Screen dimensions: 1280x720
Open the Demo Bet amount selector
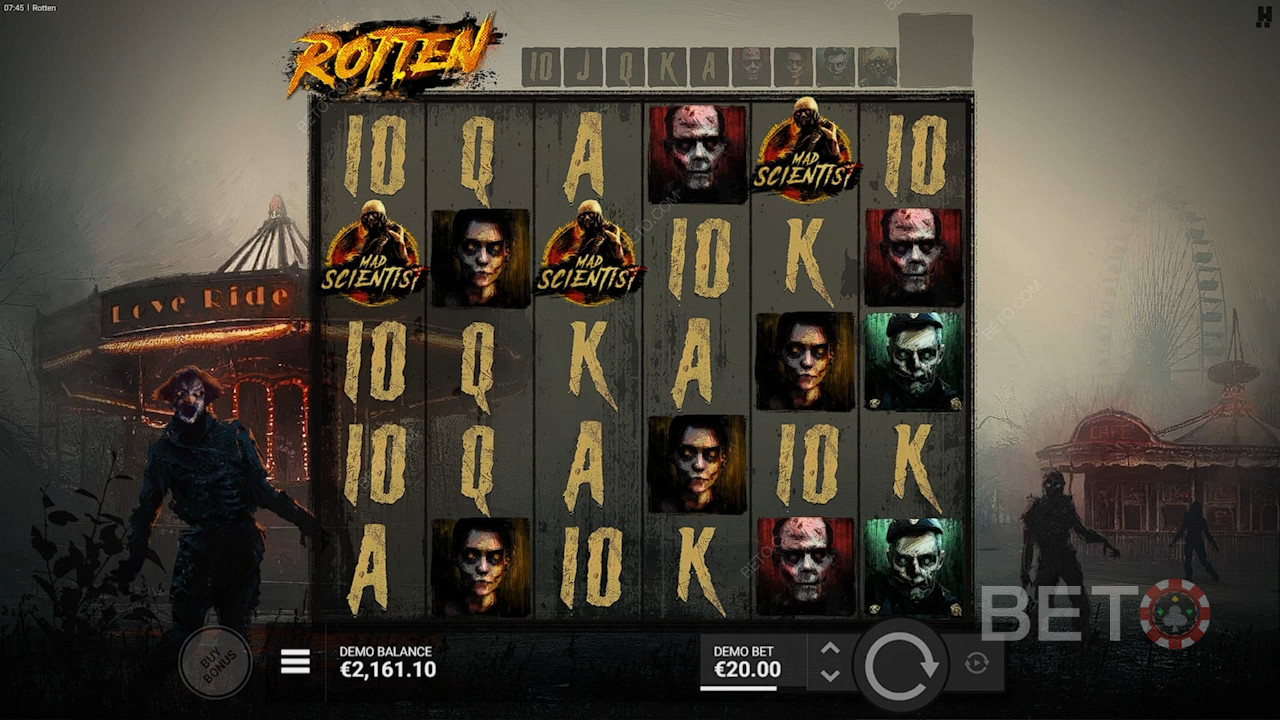coord(747,662)
